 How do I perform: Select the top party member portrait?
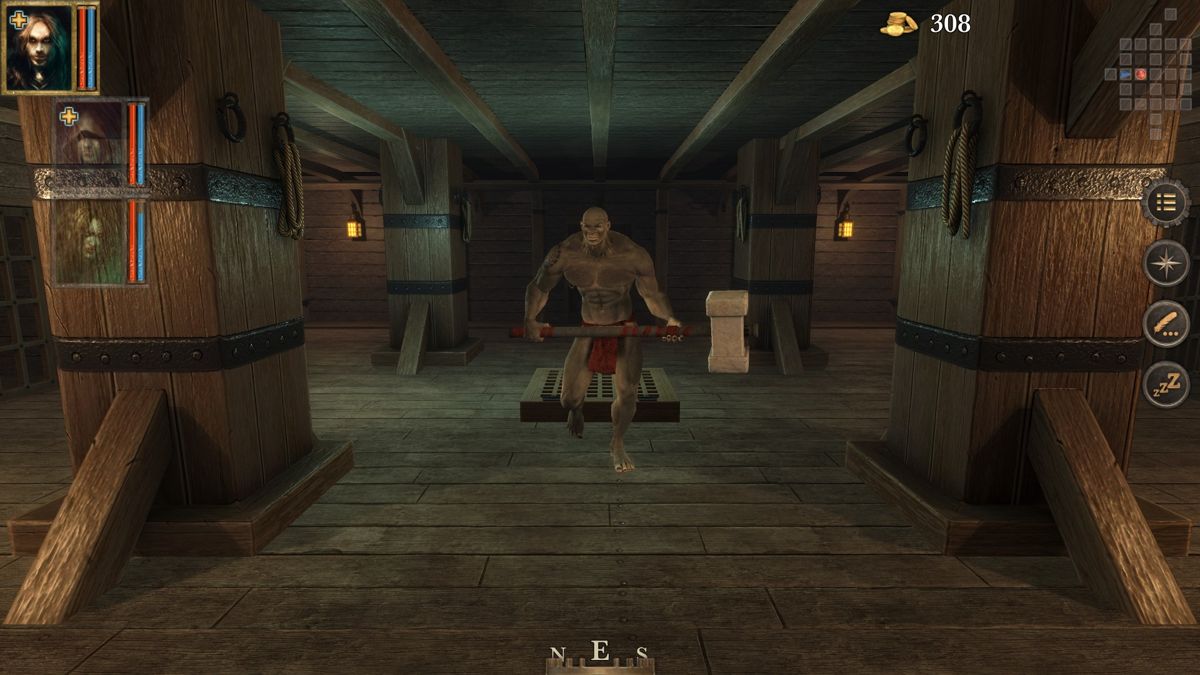(x=40, y=50)
